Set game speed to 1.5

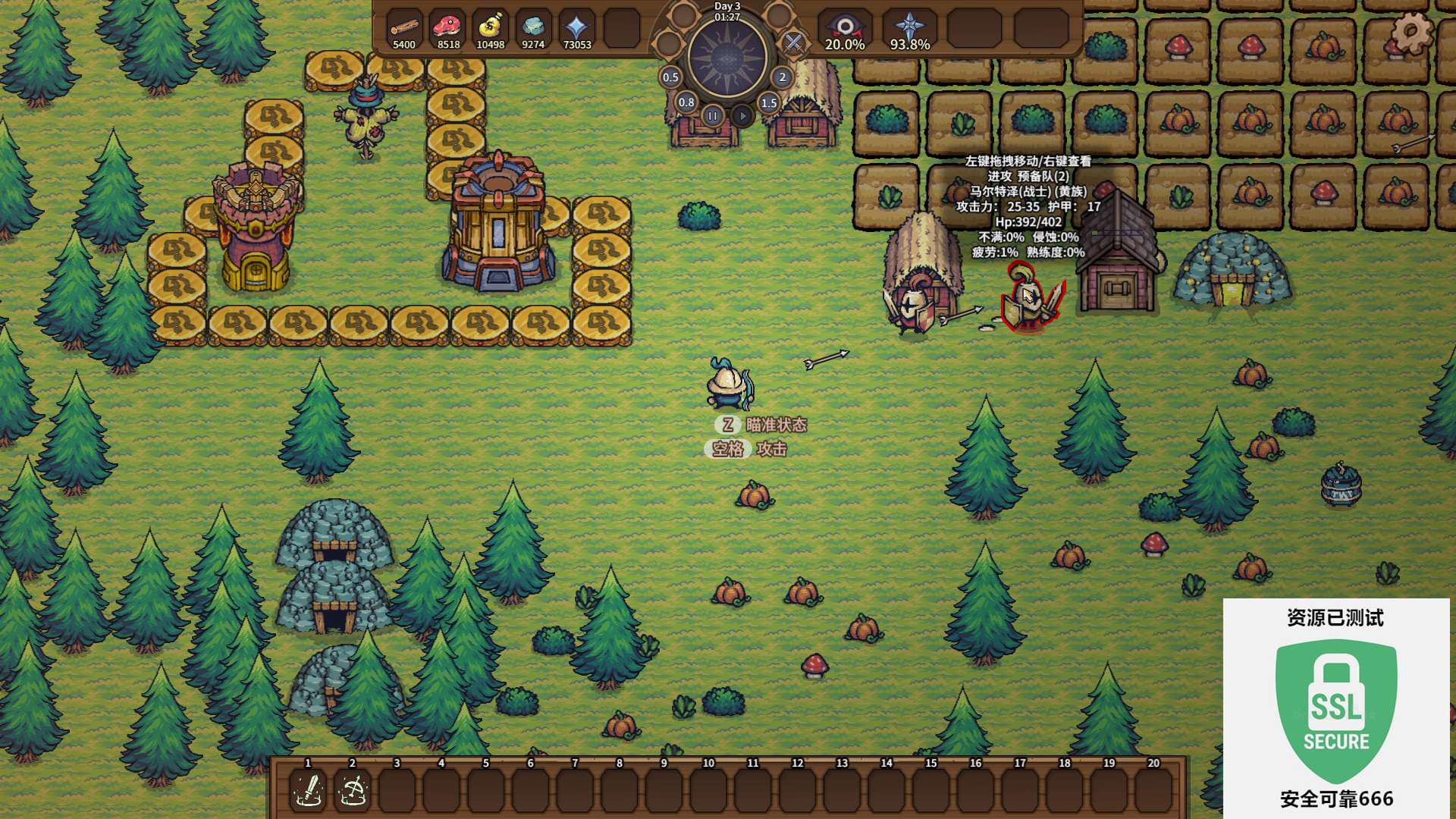769,103
